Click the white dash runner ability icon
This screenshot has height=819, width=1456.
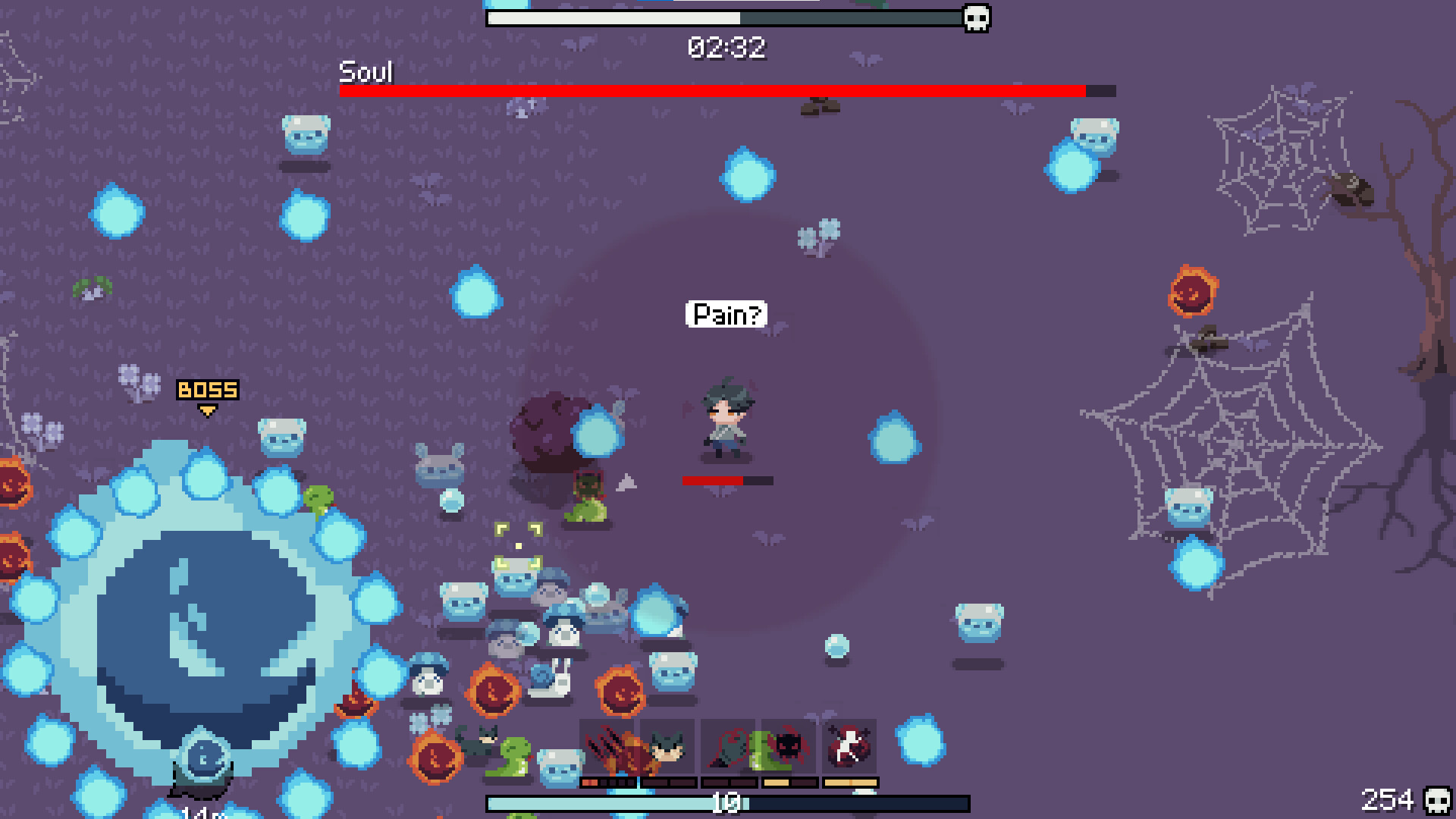click(x=849, y=747)
